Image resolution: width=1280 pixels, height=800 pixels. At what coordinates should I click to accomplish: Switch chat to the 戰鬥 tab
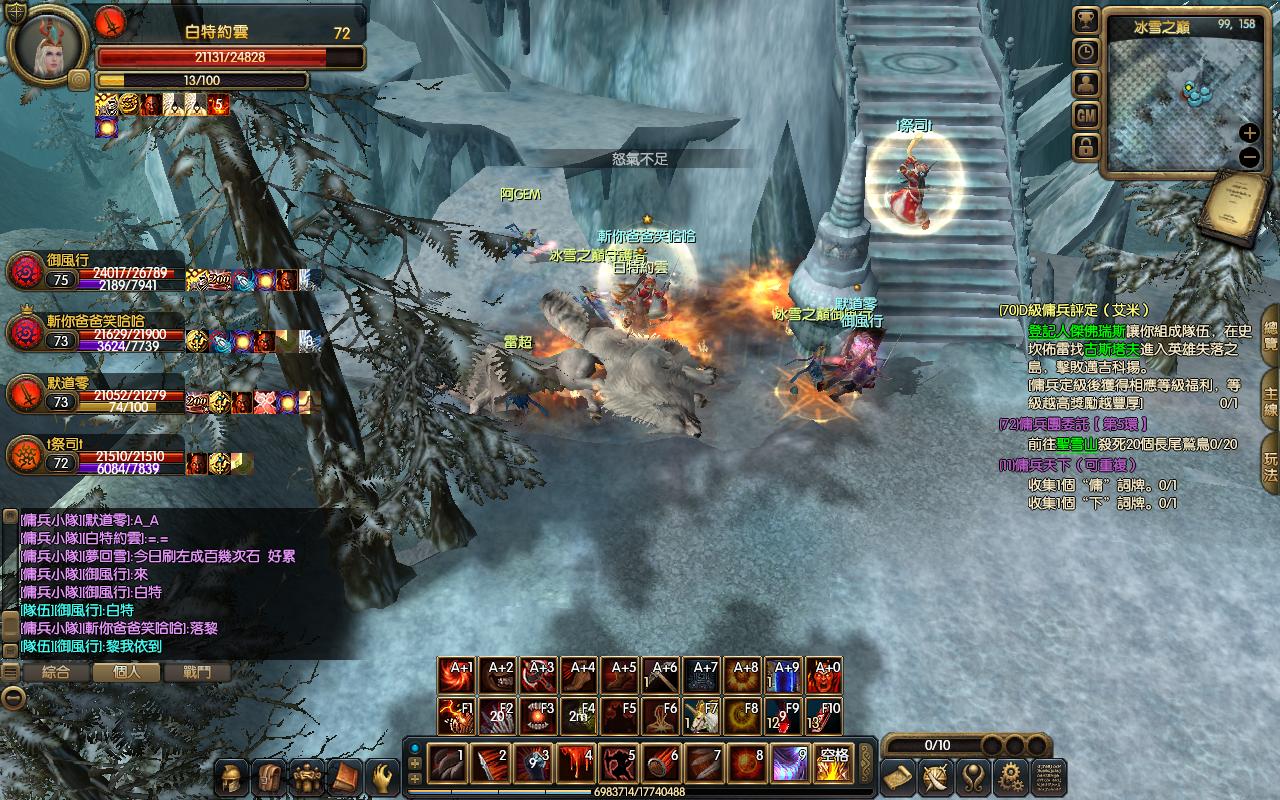(197, 673)
